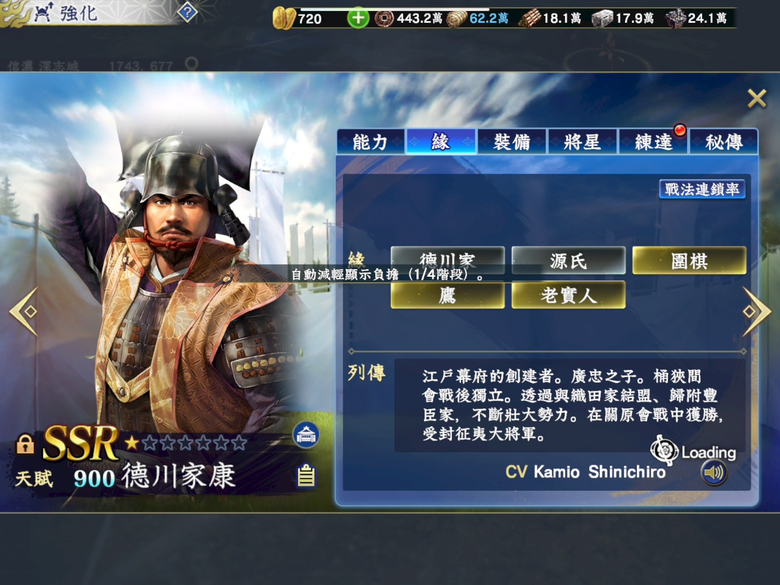This screenshot has height=585, width=780.
Task: Open the 秘傳 tab
Action: [723, 143]
